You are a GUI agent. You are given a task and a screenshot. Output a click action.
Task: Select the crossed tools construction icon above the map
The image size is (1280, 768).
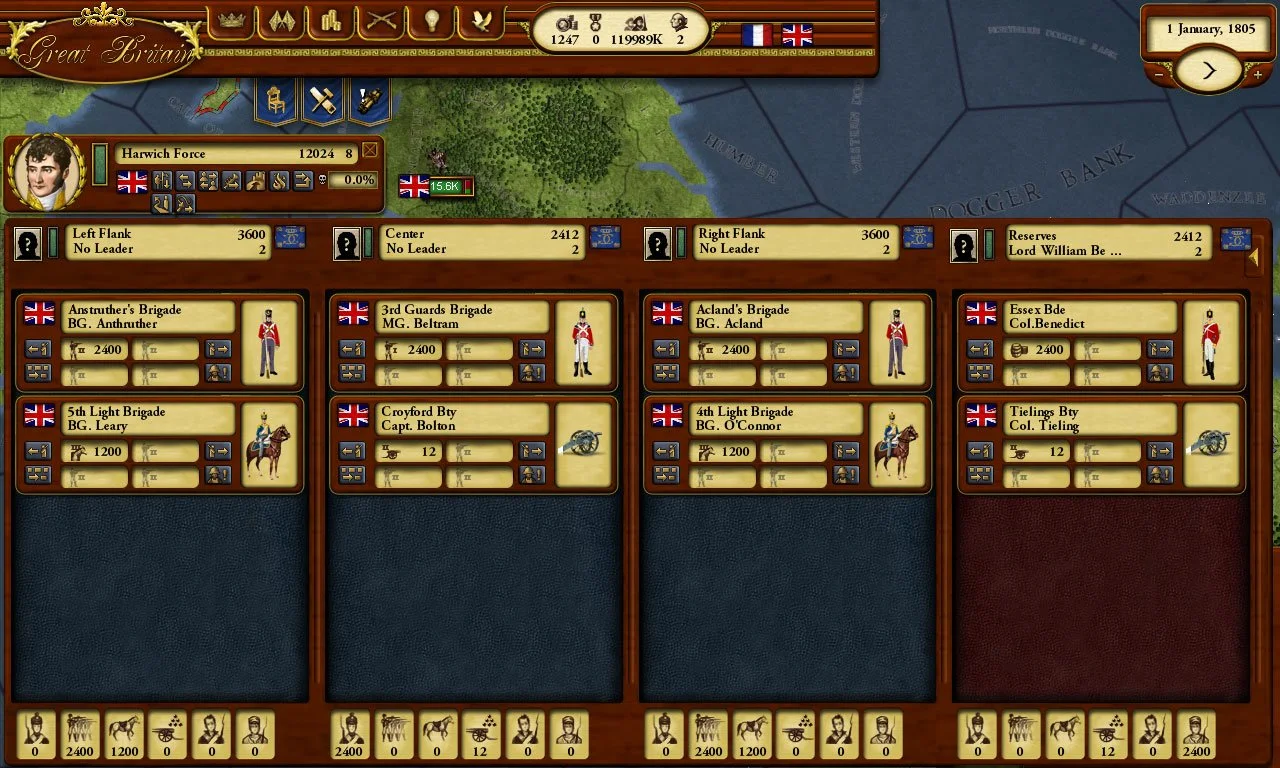coord(323,101)
